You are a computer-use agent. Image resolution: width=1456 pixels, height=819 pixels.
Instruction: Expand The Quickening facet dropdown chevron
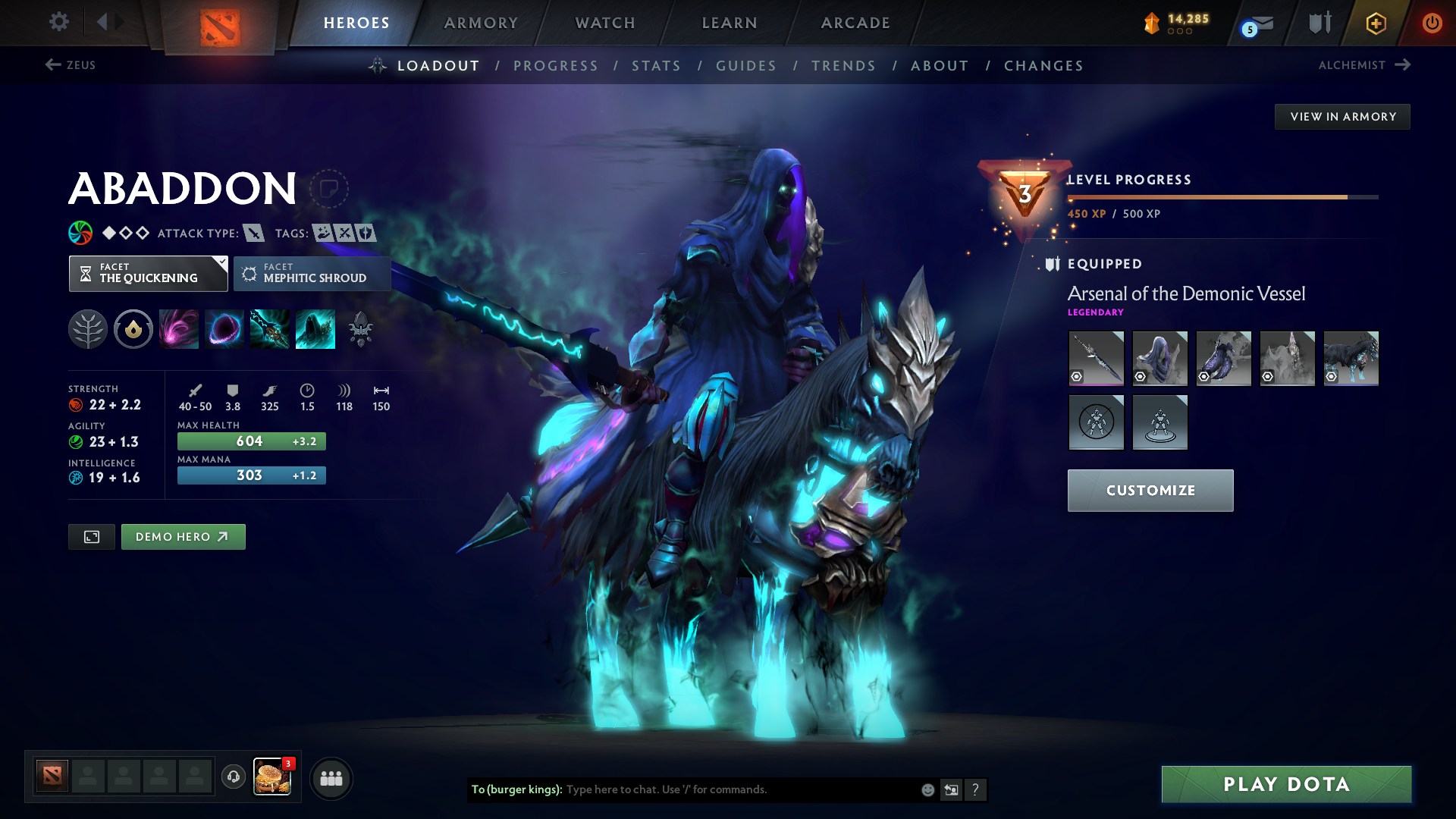[221, 263]
